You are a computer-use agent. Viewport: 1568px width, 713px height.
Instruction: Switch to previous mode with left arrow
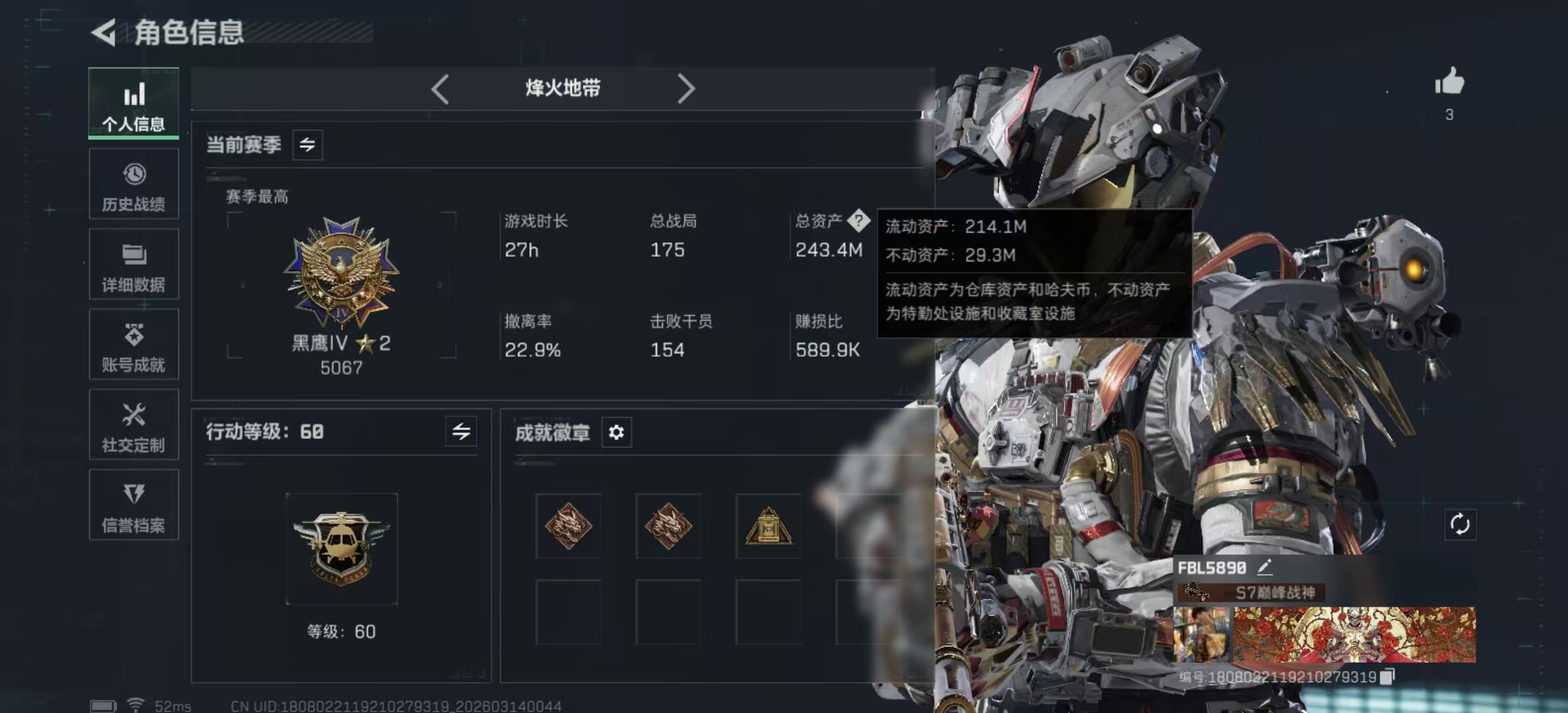coord(440,88)
